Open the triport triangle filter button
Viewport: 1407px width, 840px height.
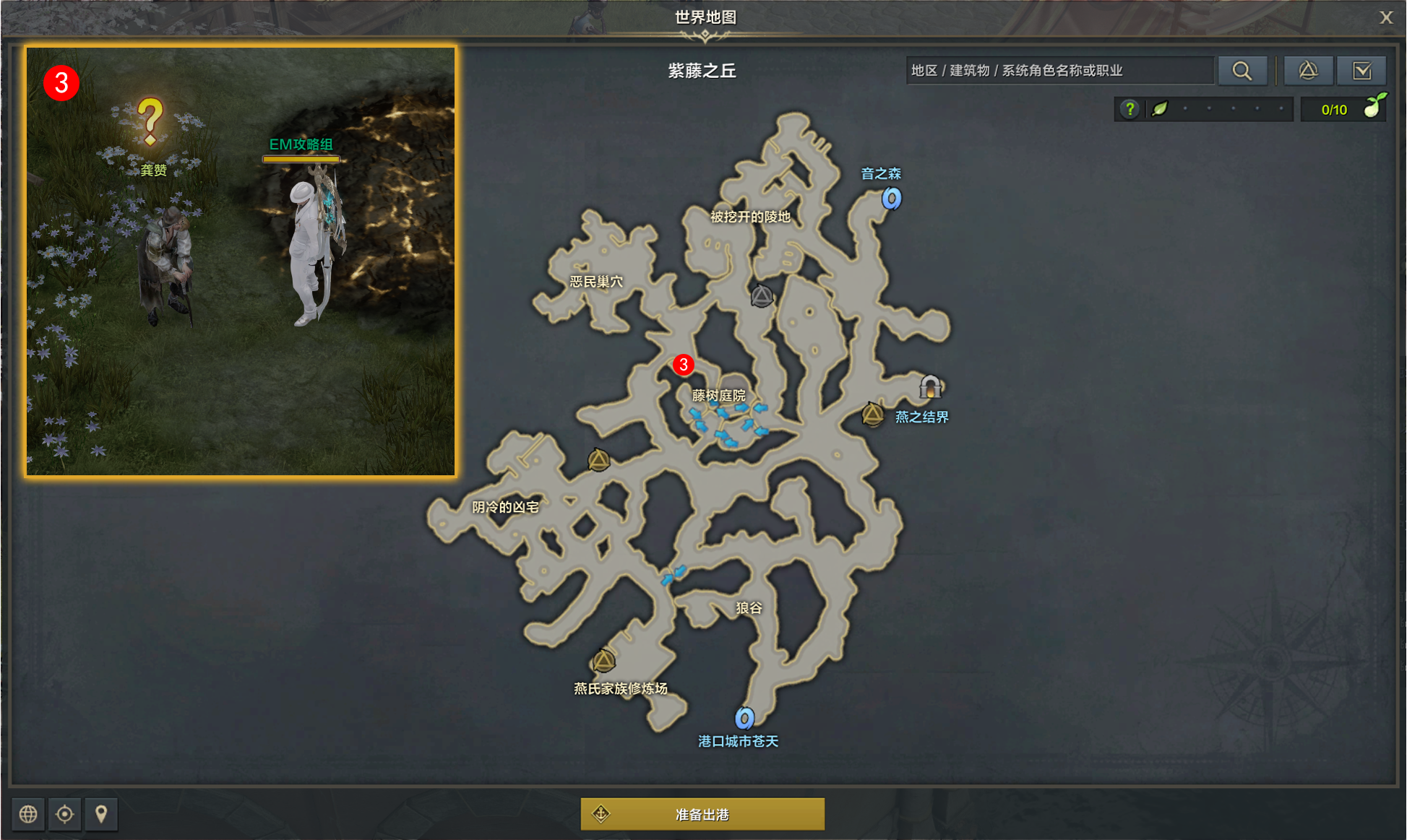pos(1308,71)
